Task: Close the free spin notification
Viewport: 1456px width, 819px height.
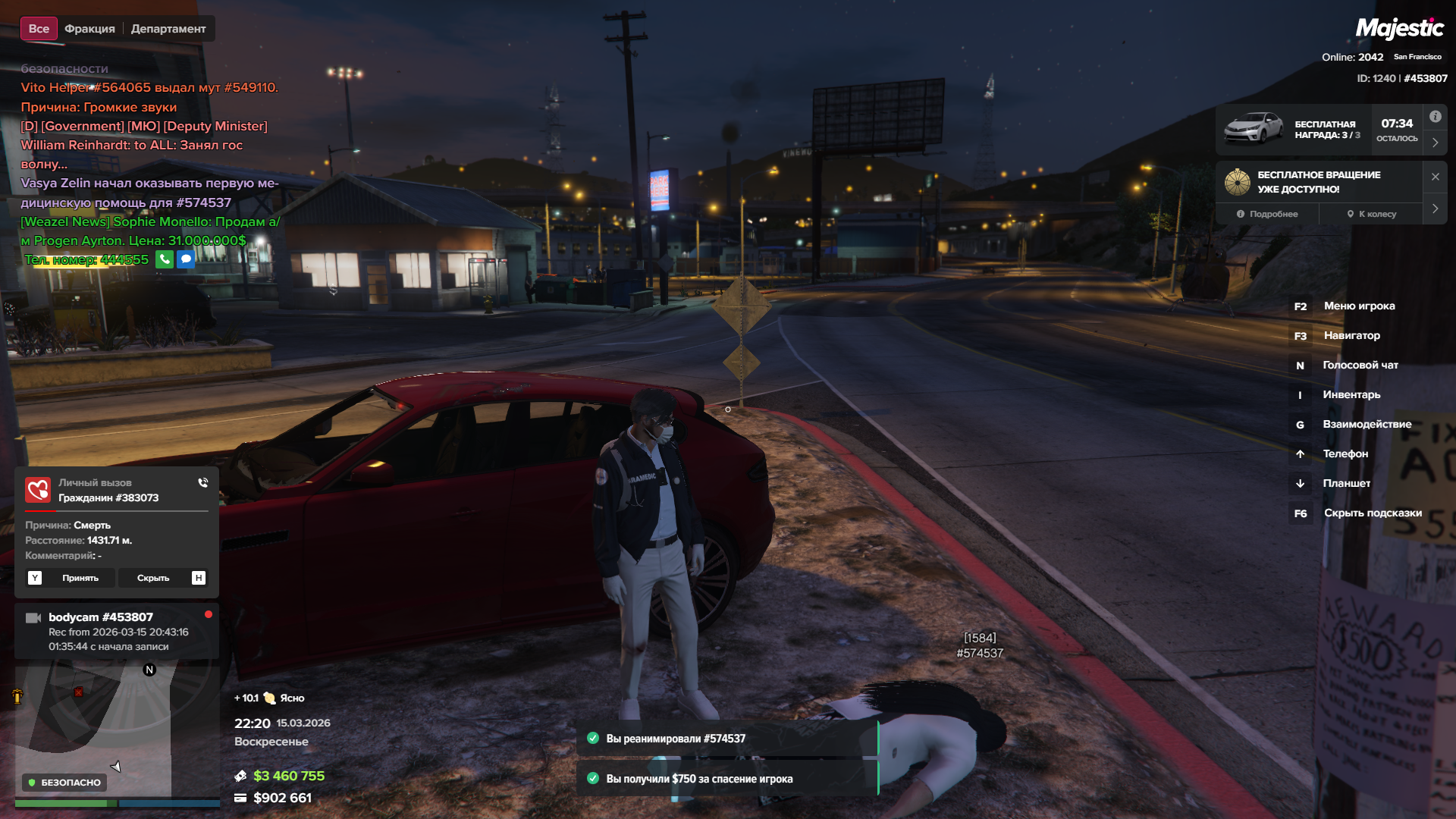Action: point(1435,177)
